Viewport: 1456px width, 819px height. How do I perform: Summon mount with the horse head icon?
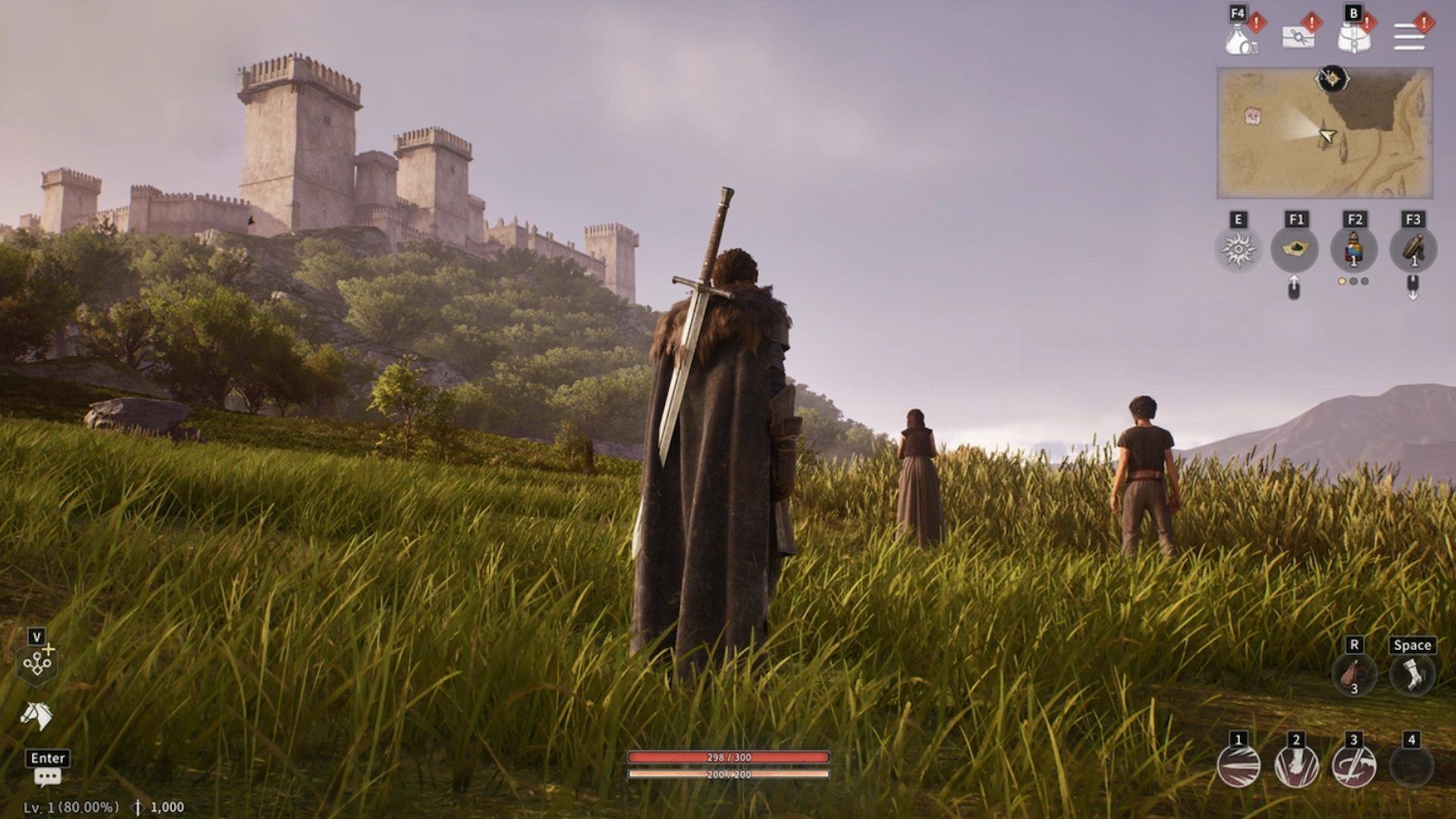(36, 715)
